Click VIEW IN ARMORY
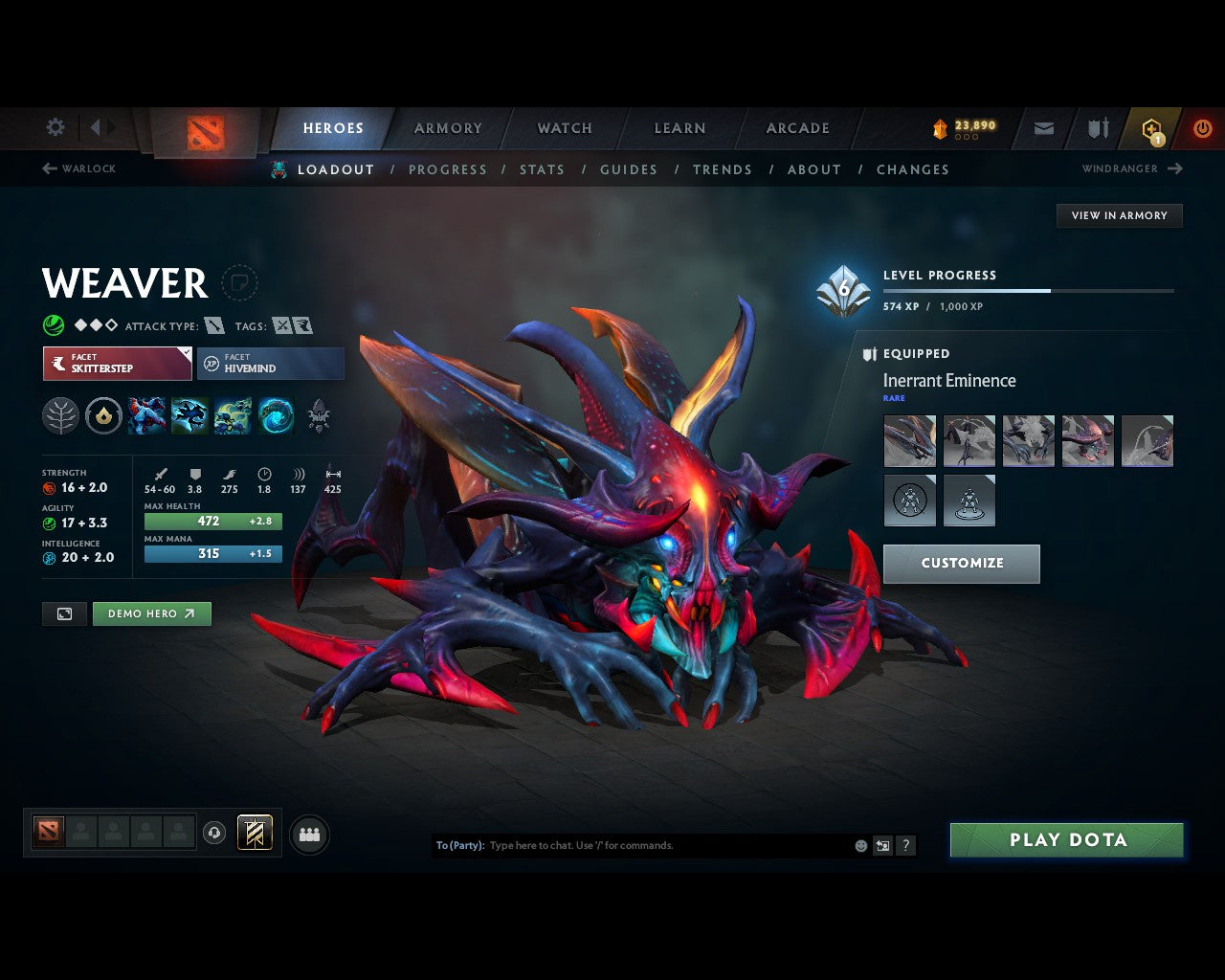 coord(1119,215)
